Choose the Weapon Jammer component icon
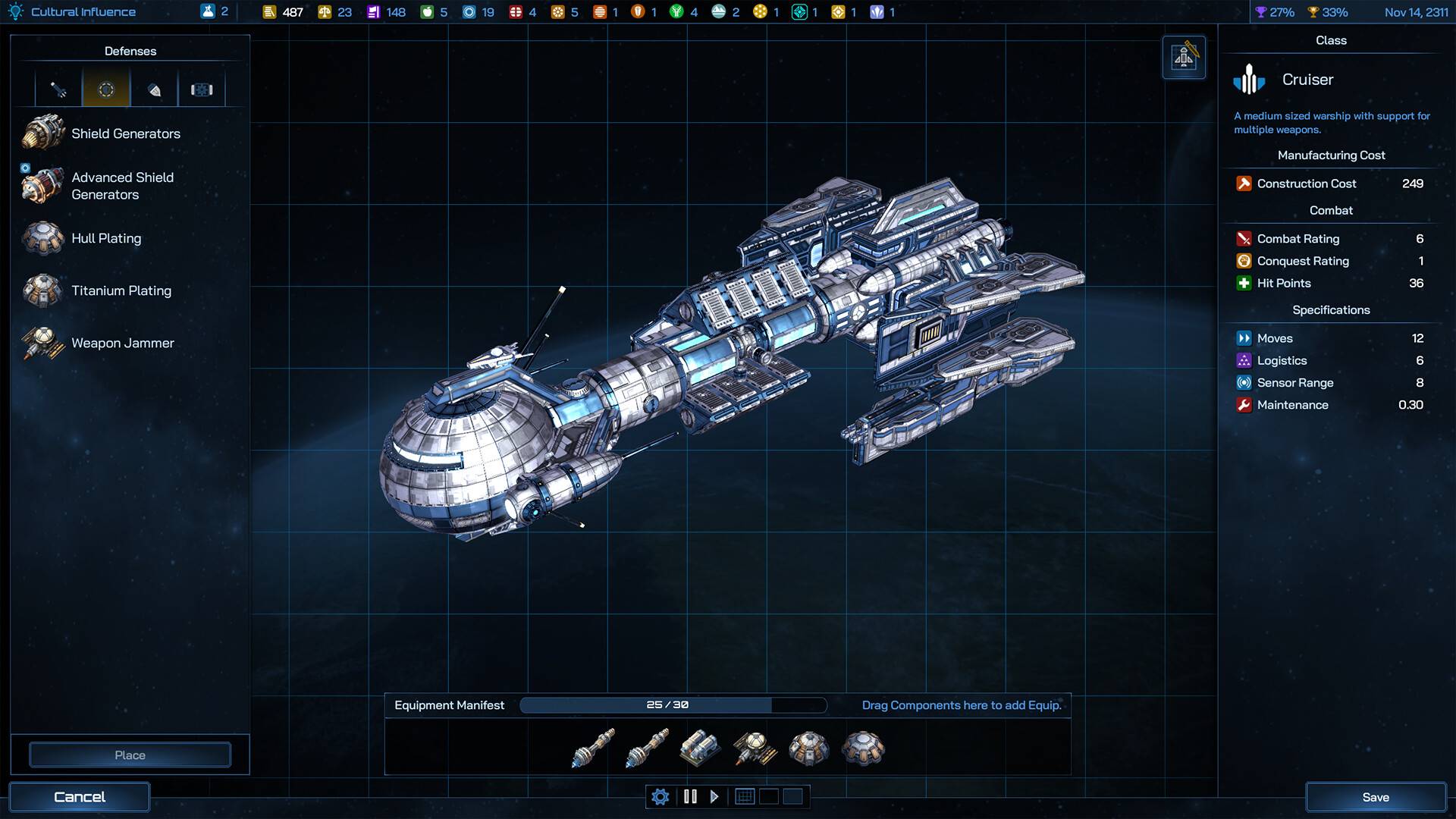The height and width of the screenshot is (819, 1456). pos(43,343)
